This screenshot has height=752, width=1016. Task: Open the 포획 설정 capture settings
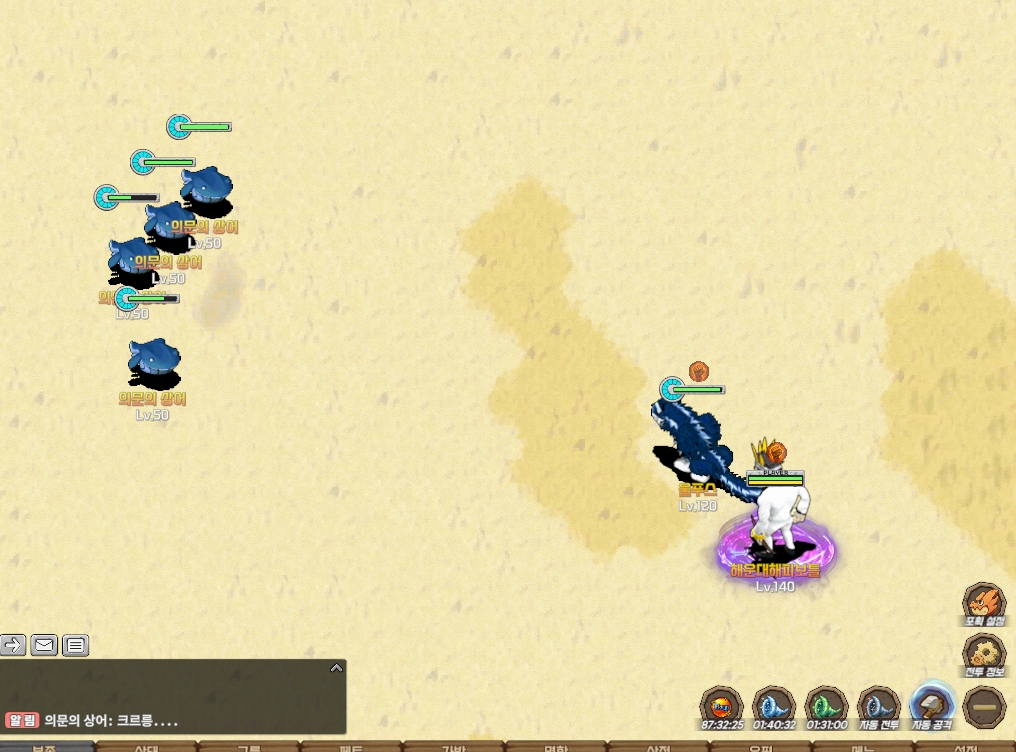[984, 604]
